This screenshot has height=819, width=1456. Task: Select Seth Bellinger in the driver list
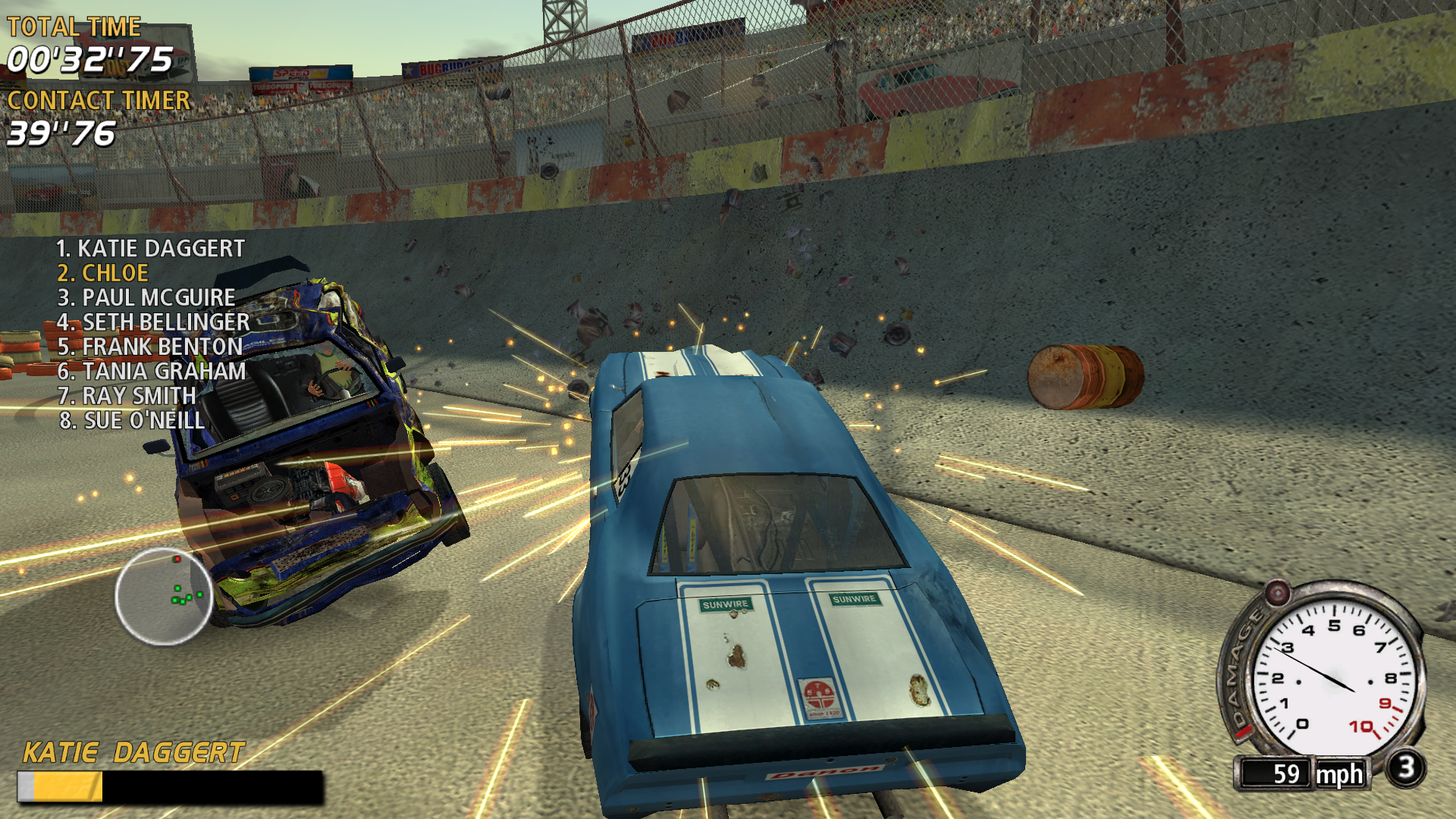[153, 322]
